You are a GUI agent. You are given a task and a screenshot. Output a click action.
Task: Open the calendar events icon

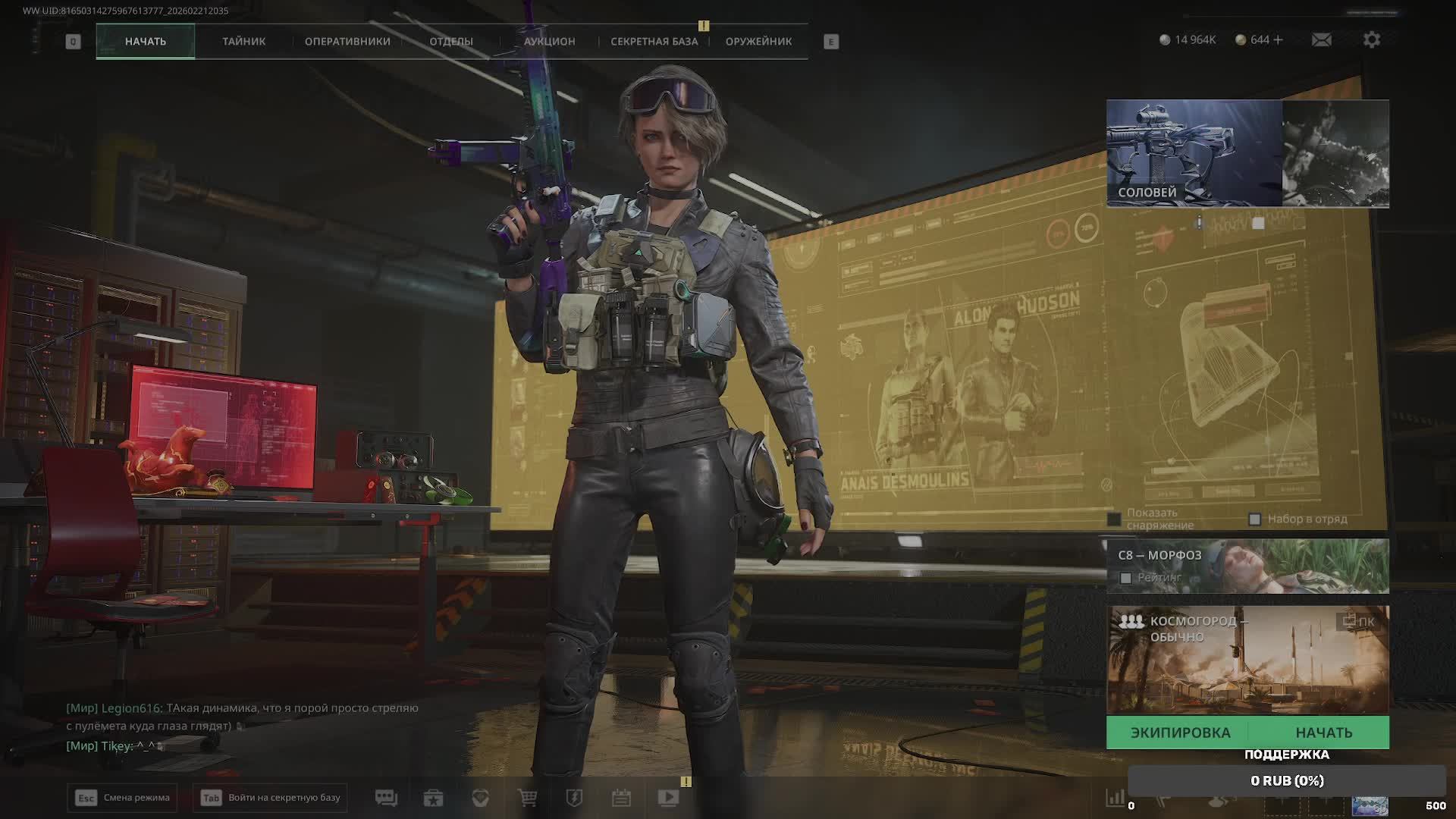tap(621, 798)
